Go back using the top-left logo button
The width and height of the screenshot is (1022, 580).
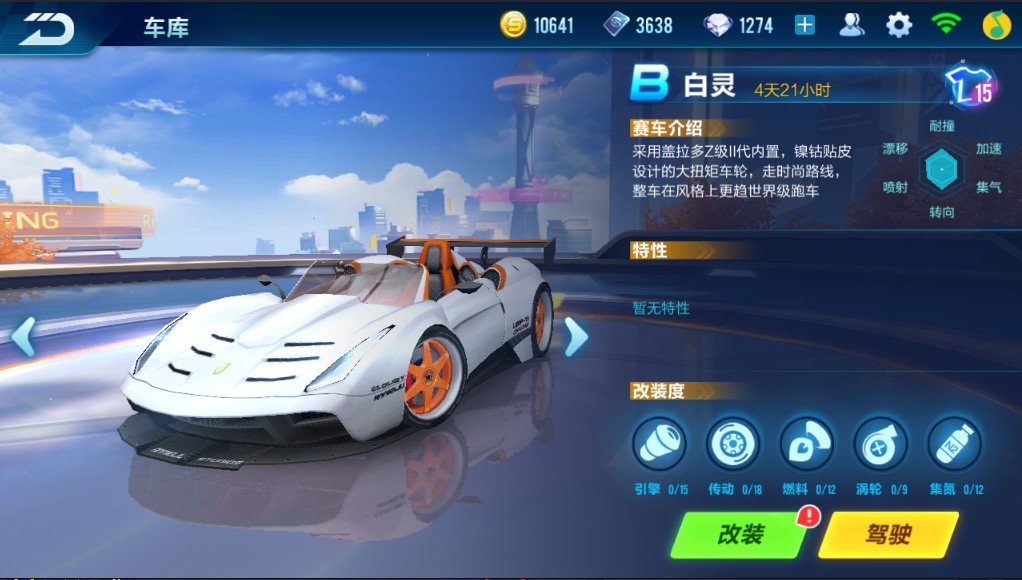[47, 27]
